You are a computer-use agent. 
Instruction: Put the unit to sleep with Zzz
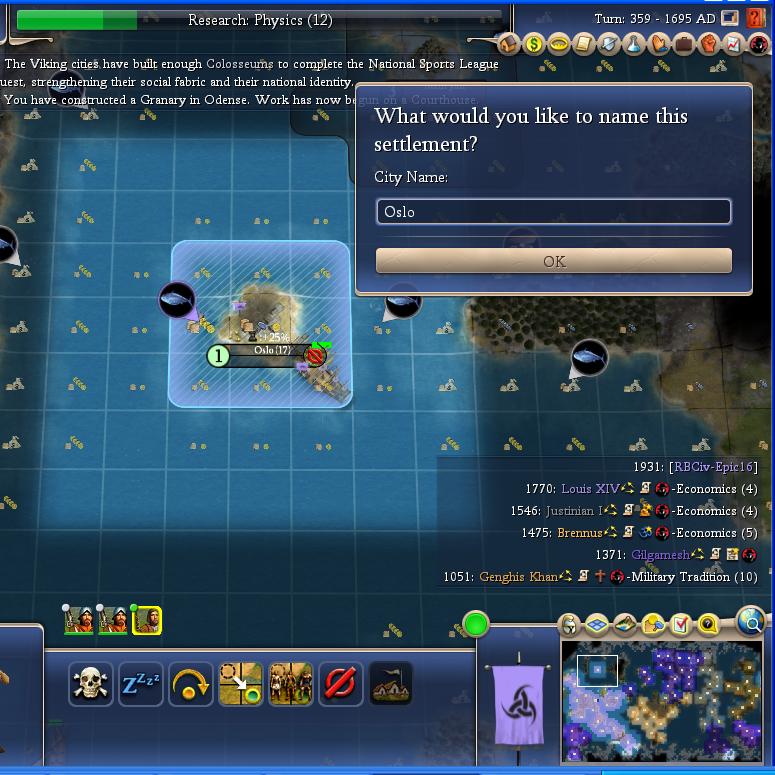point(141,685)
